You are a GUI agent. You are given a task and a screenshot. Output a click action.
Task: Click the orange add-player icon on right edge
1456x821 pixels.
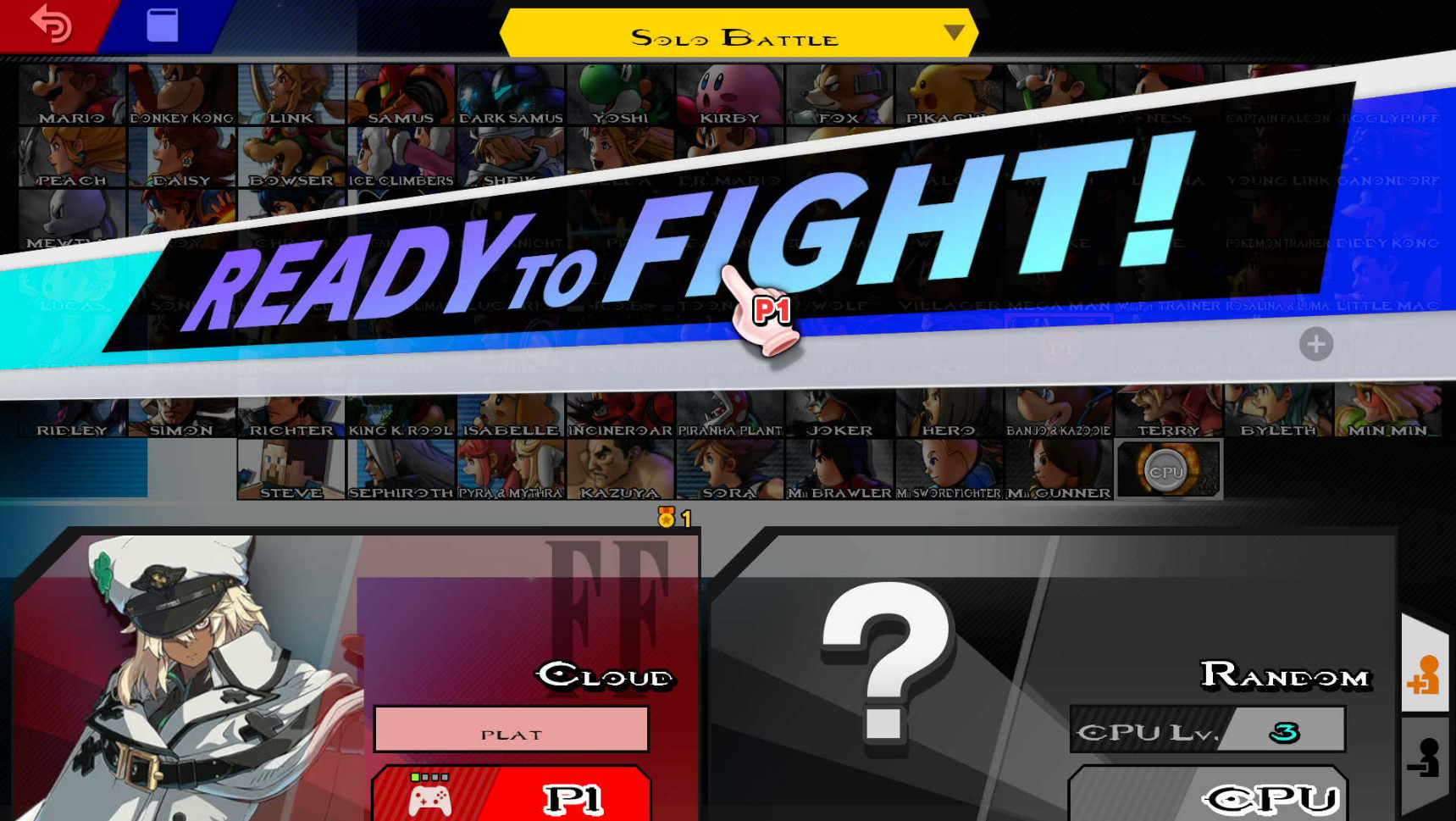click(1426, 674)
